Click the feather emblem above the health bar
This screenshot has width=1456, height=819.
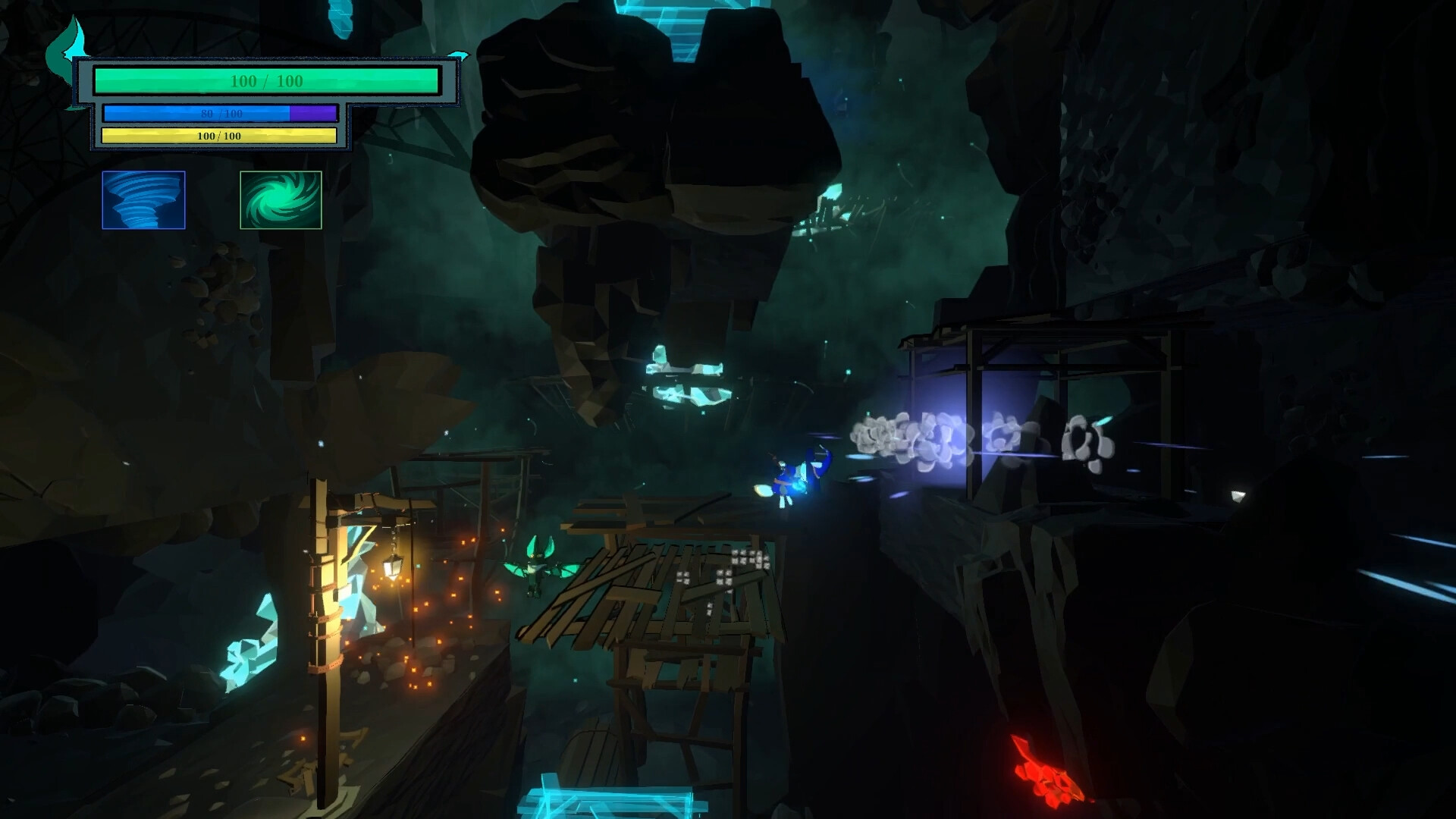pos(67,42)
